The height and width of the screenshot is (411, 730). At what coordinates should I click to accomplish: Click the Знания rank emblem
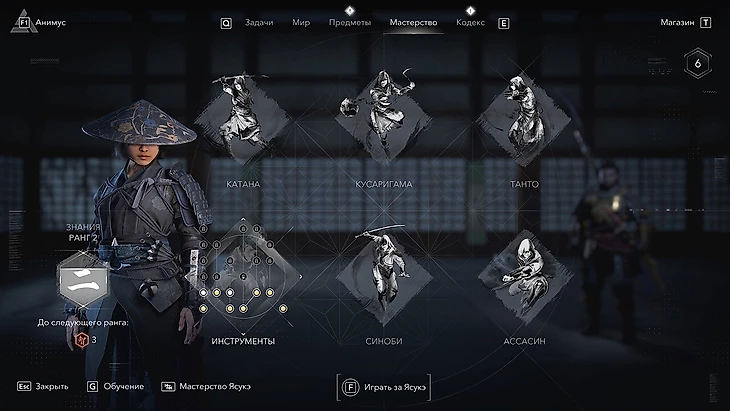pos(81,280)
